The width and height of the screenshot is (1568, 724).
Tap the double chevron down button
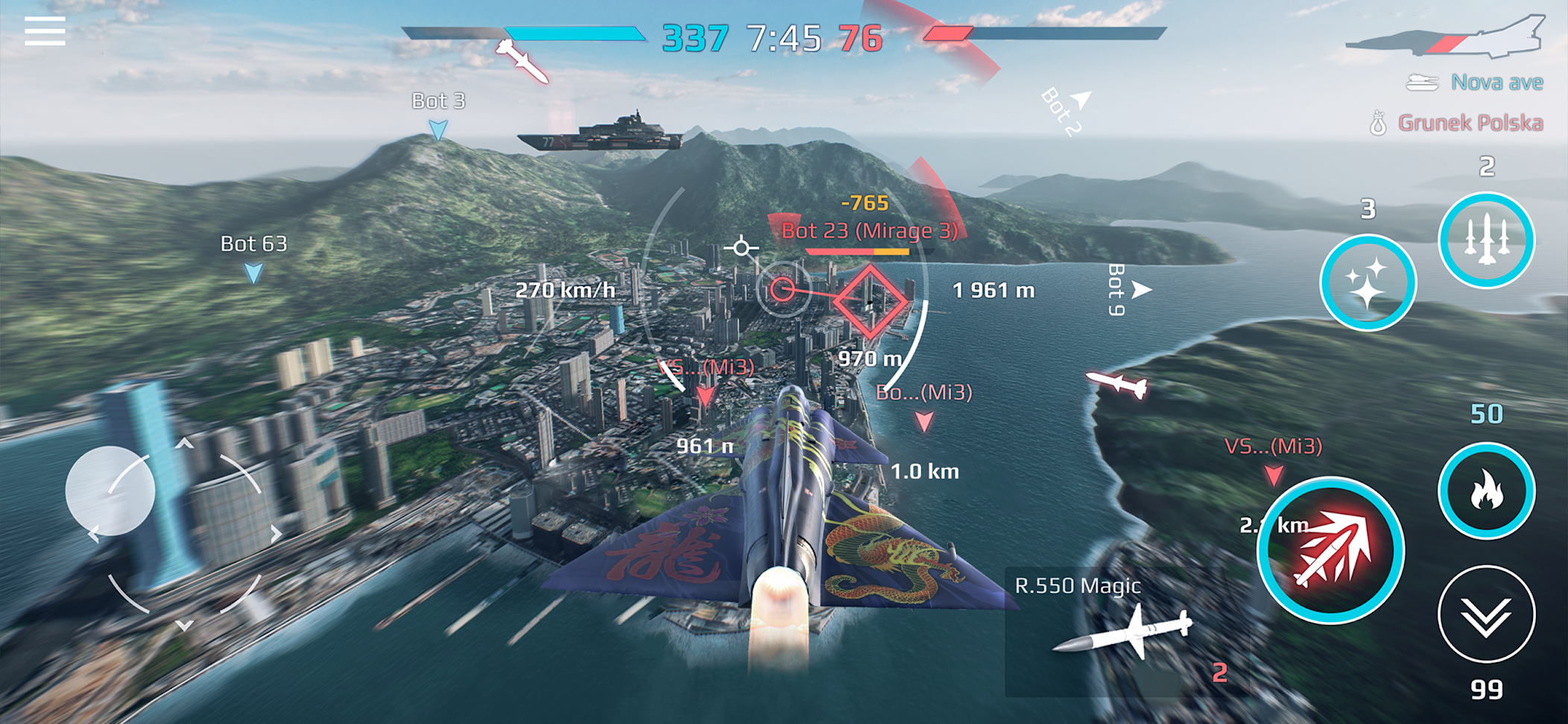(x=1486, y=615)
